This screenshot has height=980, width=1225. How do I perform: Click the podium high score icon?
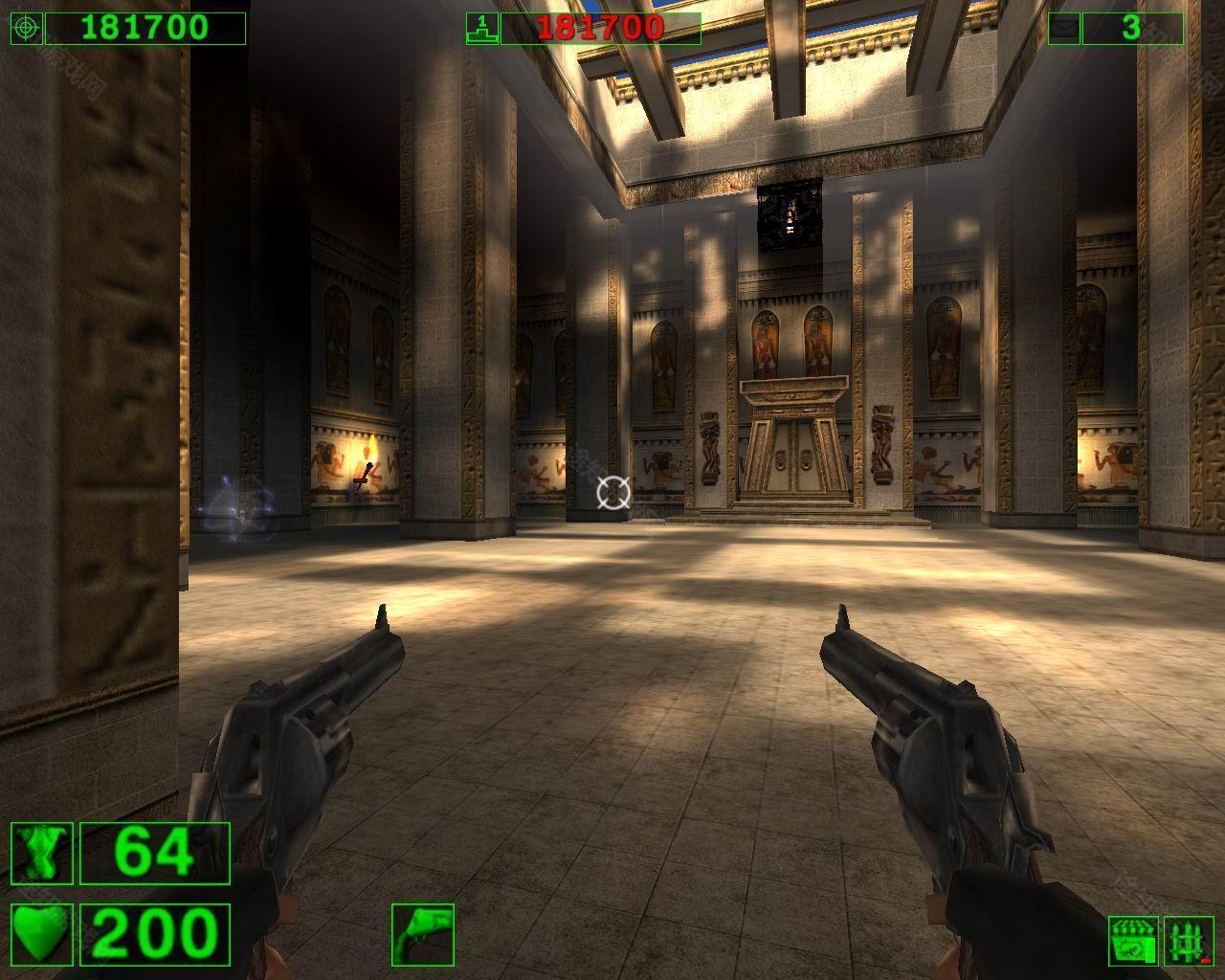click(x=482, y=28)
